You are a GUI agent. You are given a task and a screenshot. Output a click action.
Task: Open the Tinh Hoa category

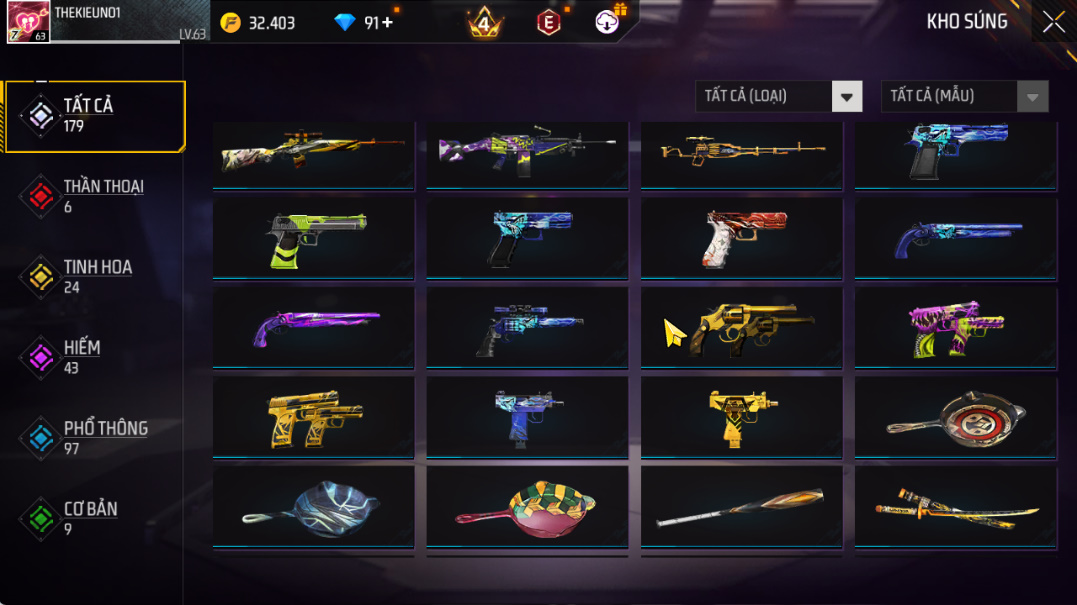click(x=95, y=277)
